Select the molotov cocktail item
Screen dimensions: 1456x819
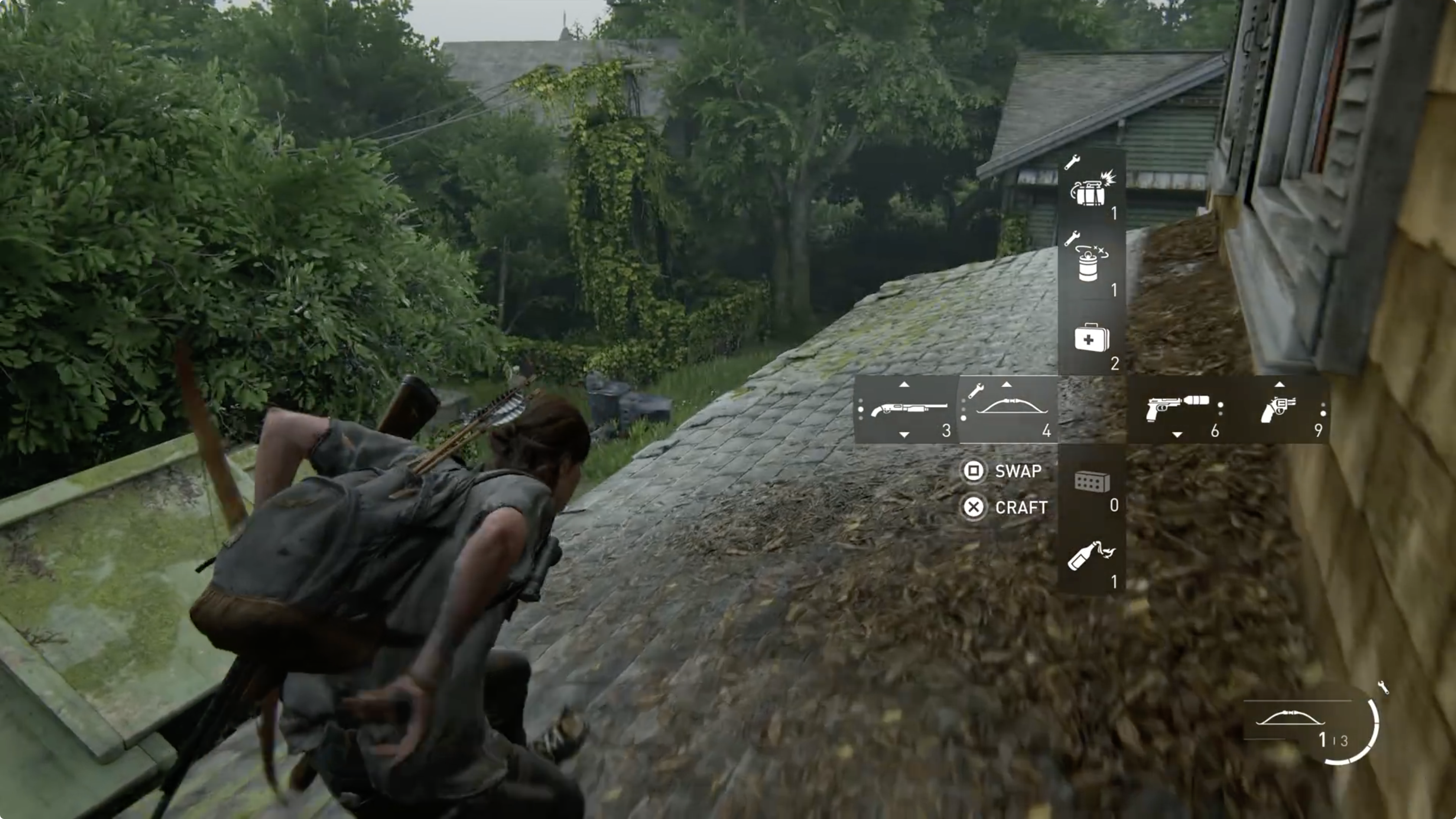pyautogui.click(x=1091, y=557)
